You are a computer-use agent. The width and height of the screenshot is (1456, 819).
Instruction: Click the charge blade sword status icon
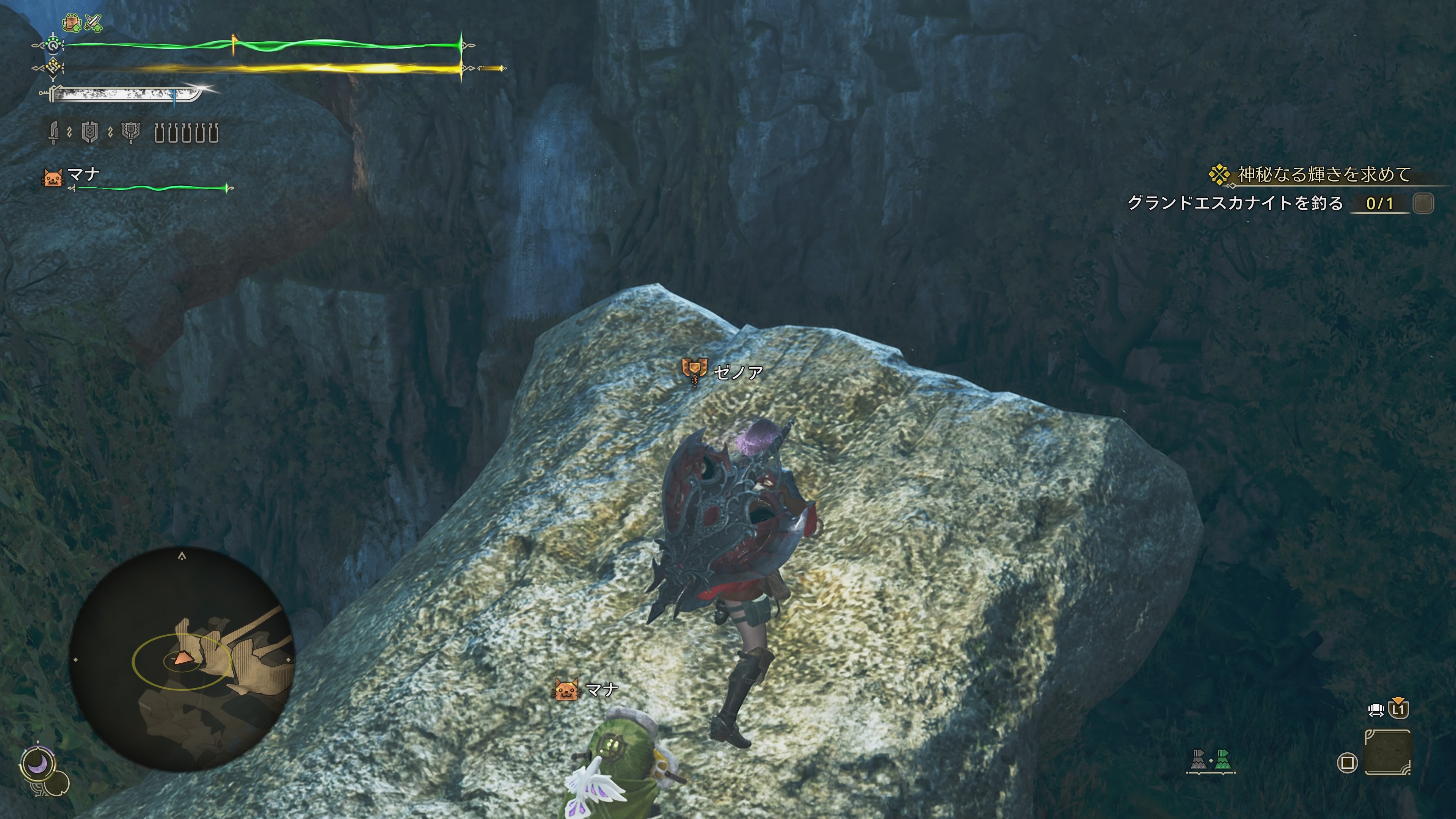[54, 133]
